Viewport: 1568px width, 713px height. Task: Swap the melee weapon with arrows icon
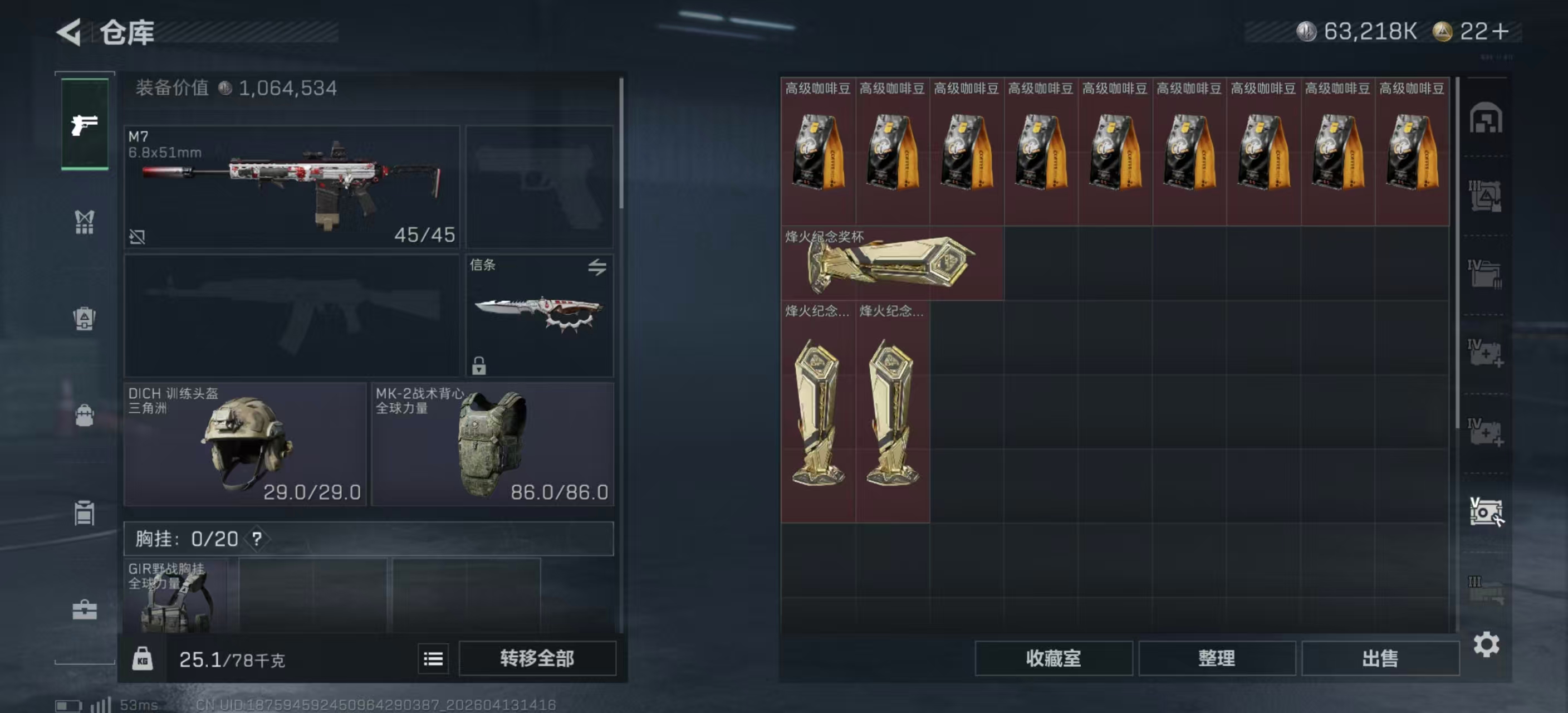597,267
